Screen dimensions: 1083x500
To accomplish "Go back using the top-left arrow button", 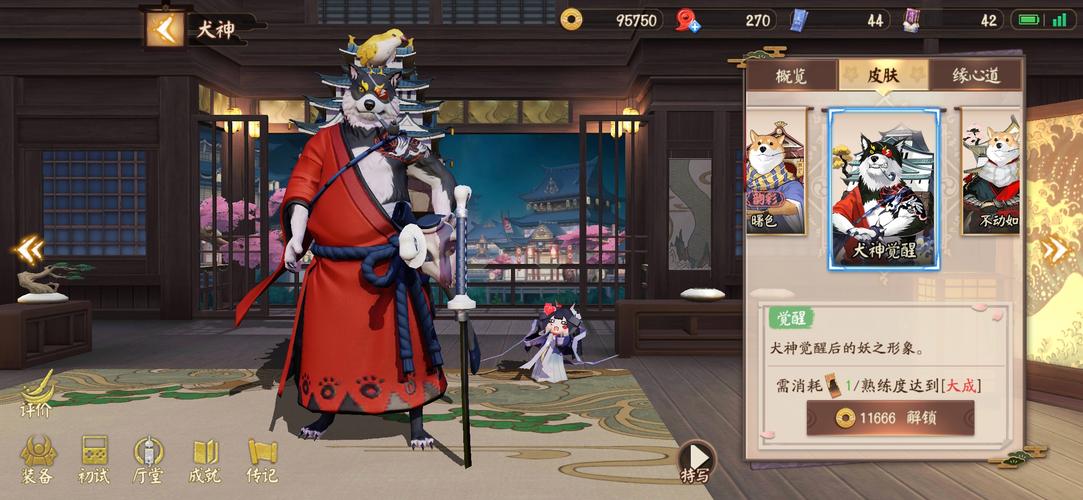I will tap(164, 28).
